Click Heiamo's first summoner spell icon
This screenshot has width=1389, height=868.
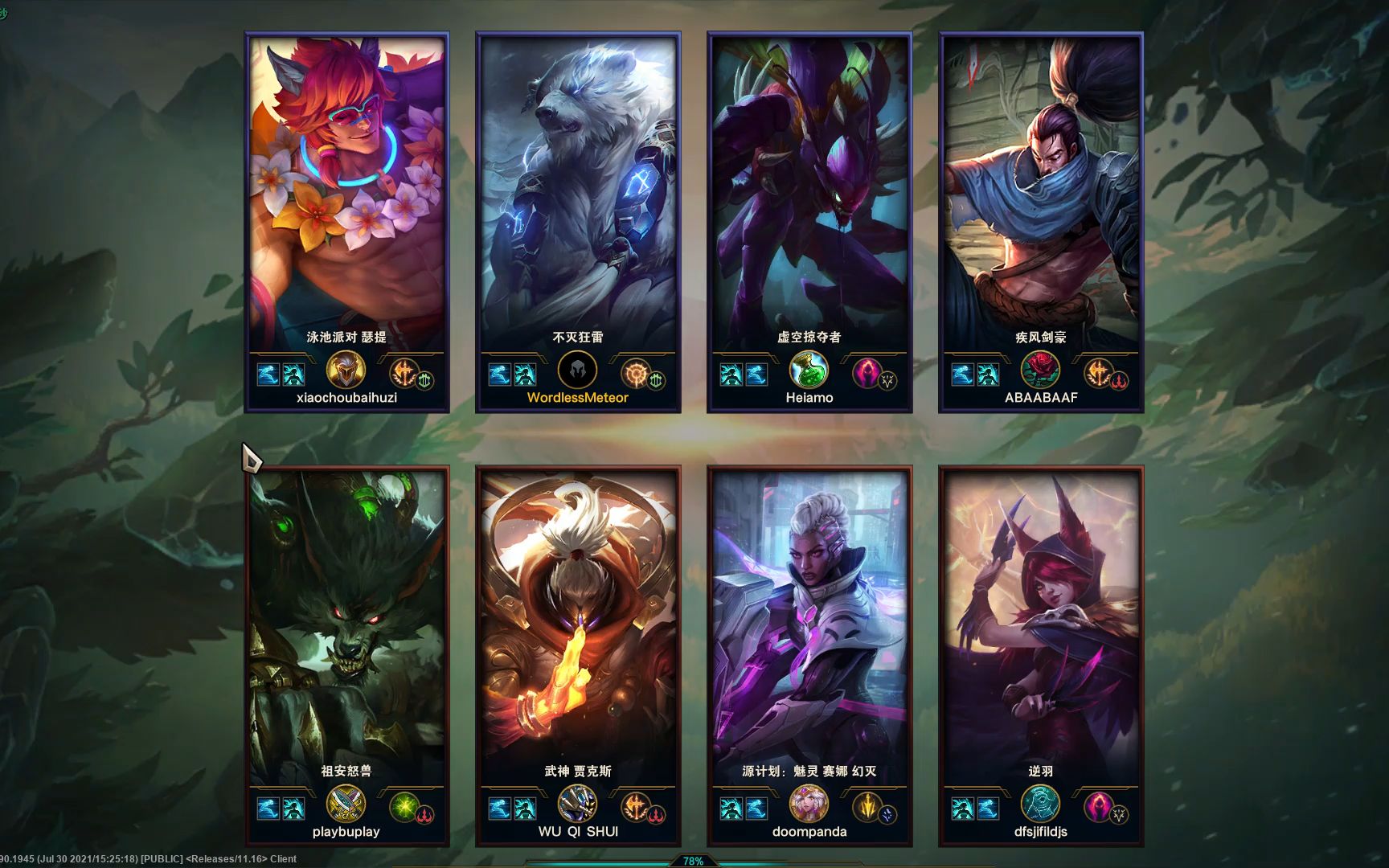(731, 372)
